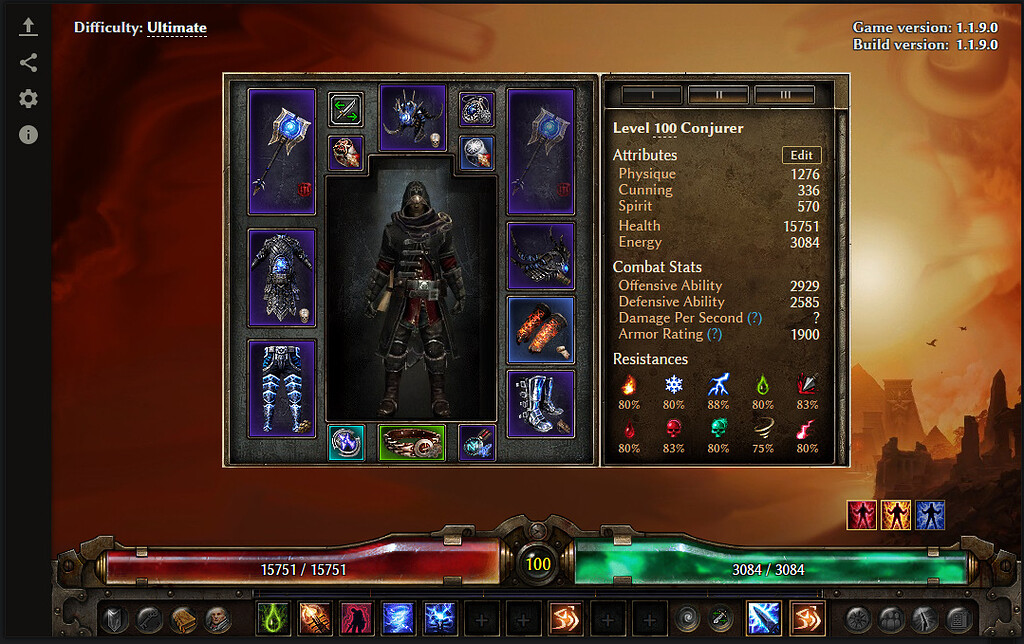Select the shoulder armor slot

(540, 256)
